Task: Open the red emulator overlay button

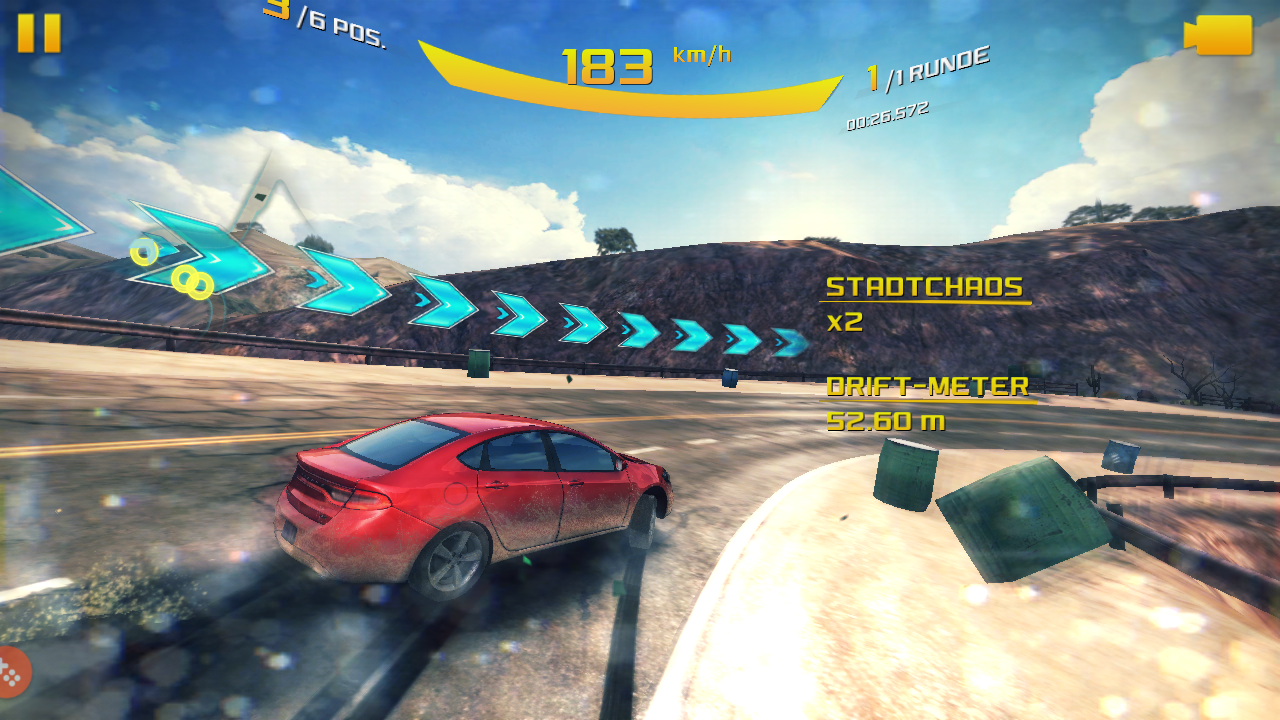Action: 12,671
